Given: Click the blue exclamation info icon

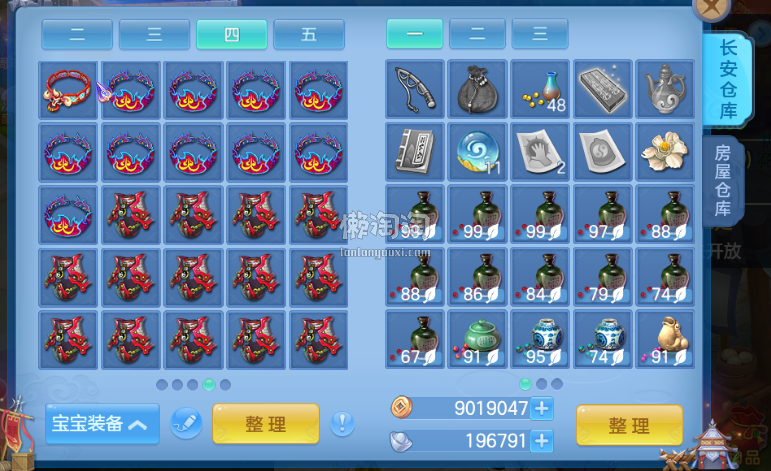Looking at the screenshot, I should coord(342,423).
